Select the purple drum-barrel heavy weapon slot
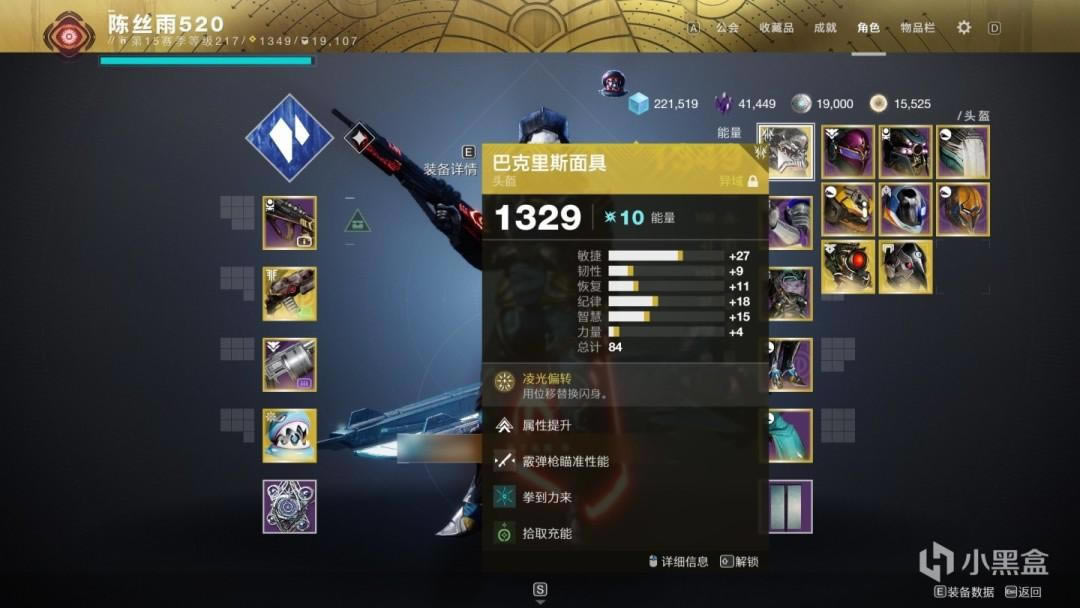1080x608 pixels. [290, 364]
